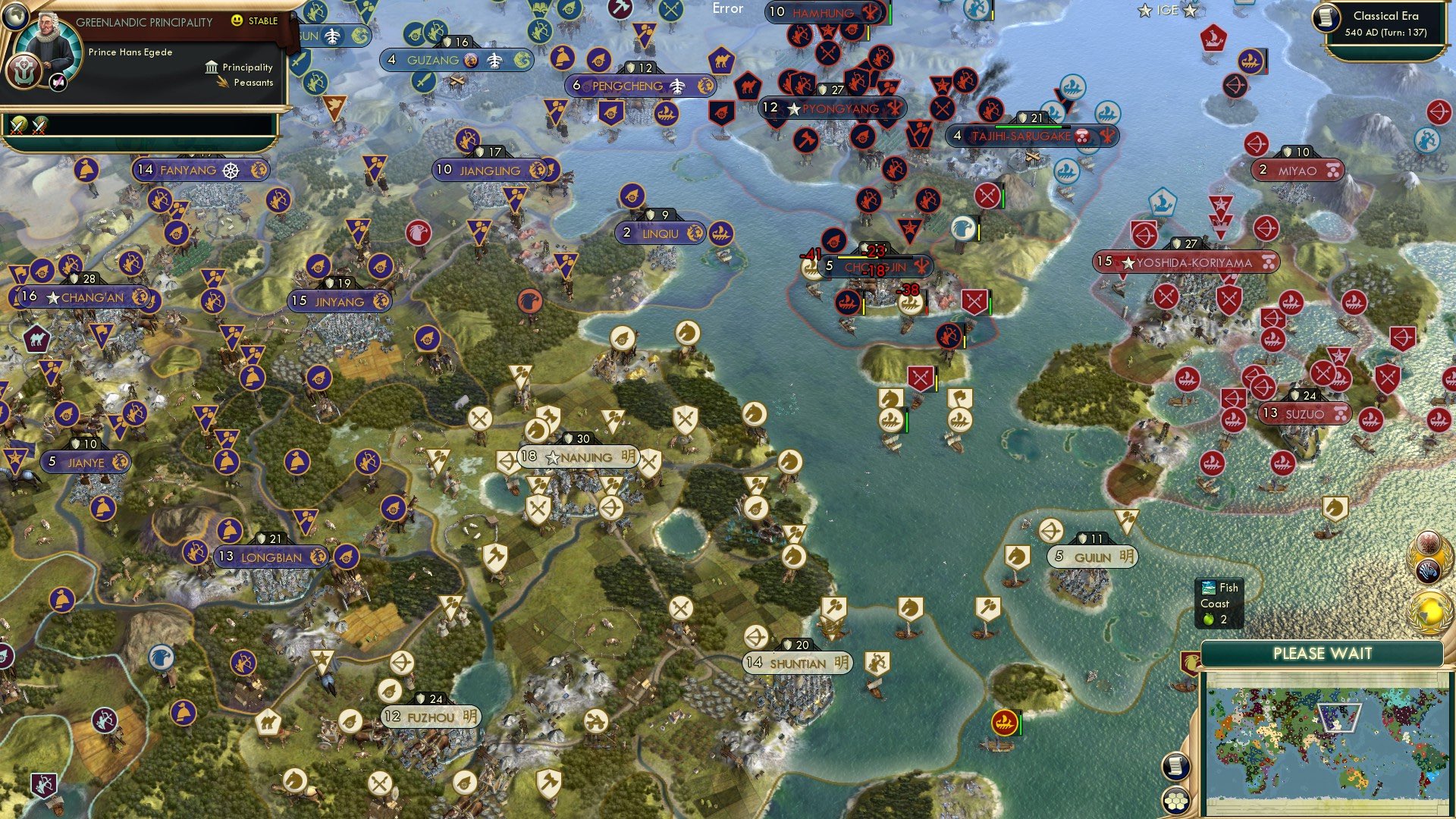Toggle Strategic View with hex grid icon
Viewport: 1456px width, 819px height.
coord(1176,800)
